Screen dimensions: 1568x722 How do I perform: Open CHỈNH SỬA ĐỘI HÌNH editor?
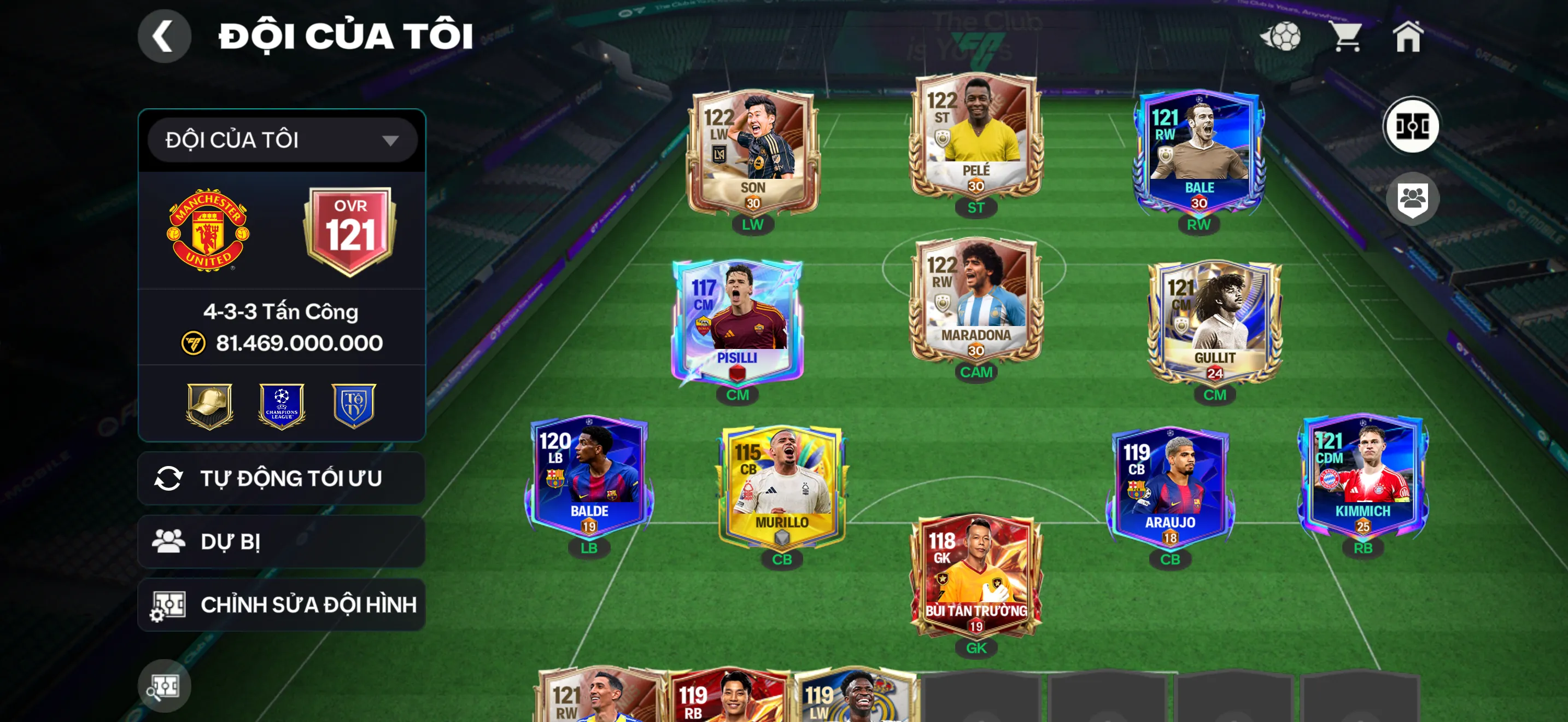tap(280, 604)
